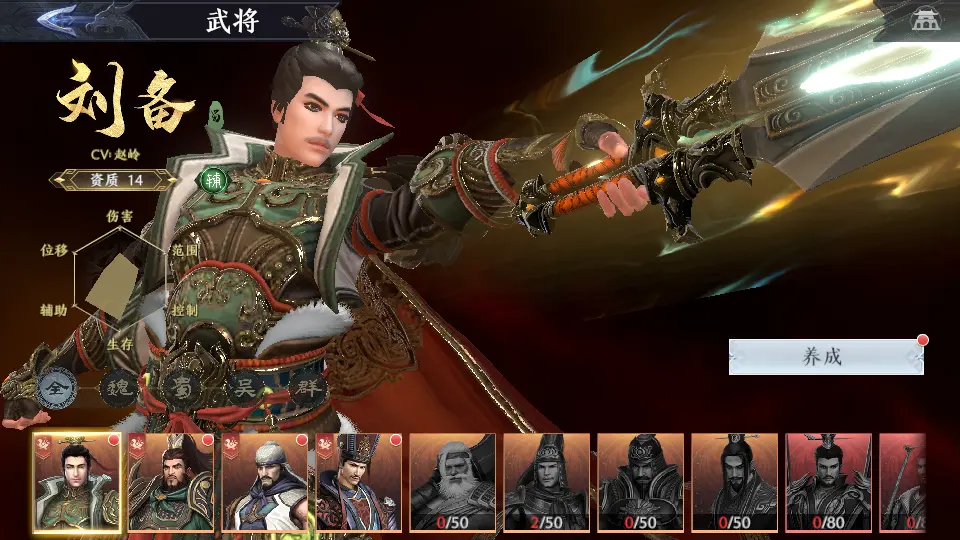Filter heroes by the 魏 faction

click(119, 388)
